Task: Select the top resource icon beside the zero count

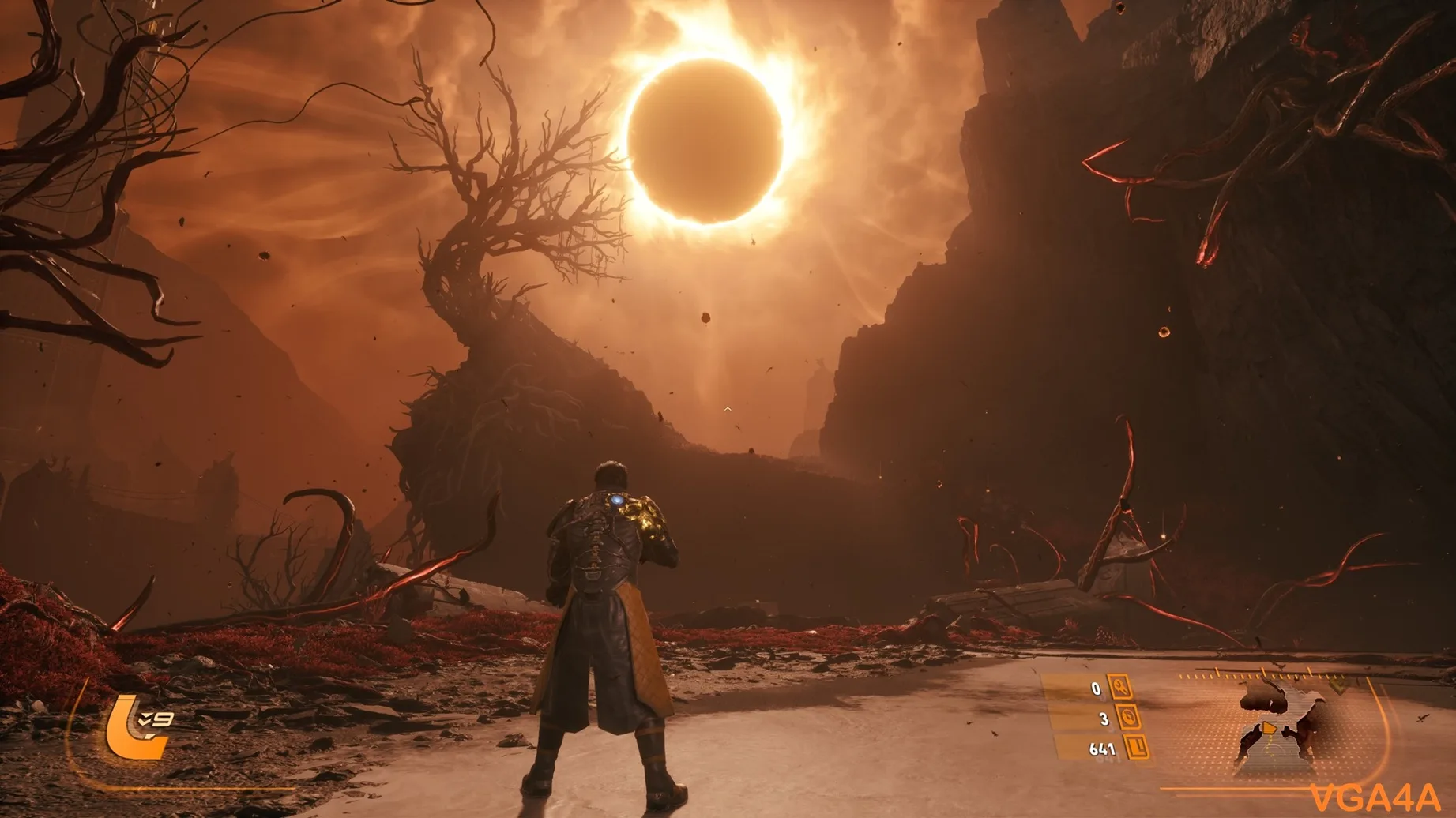Action: tap(1120, 688)
